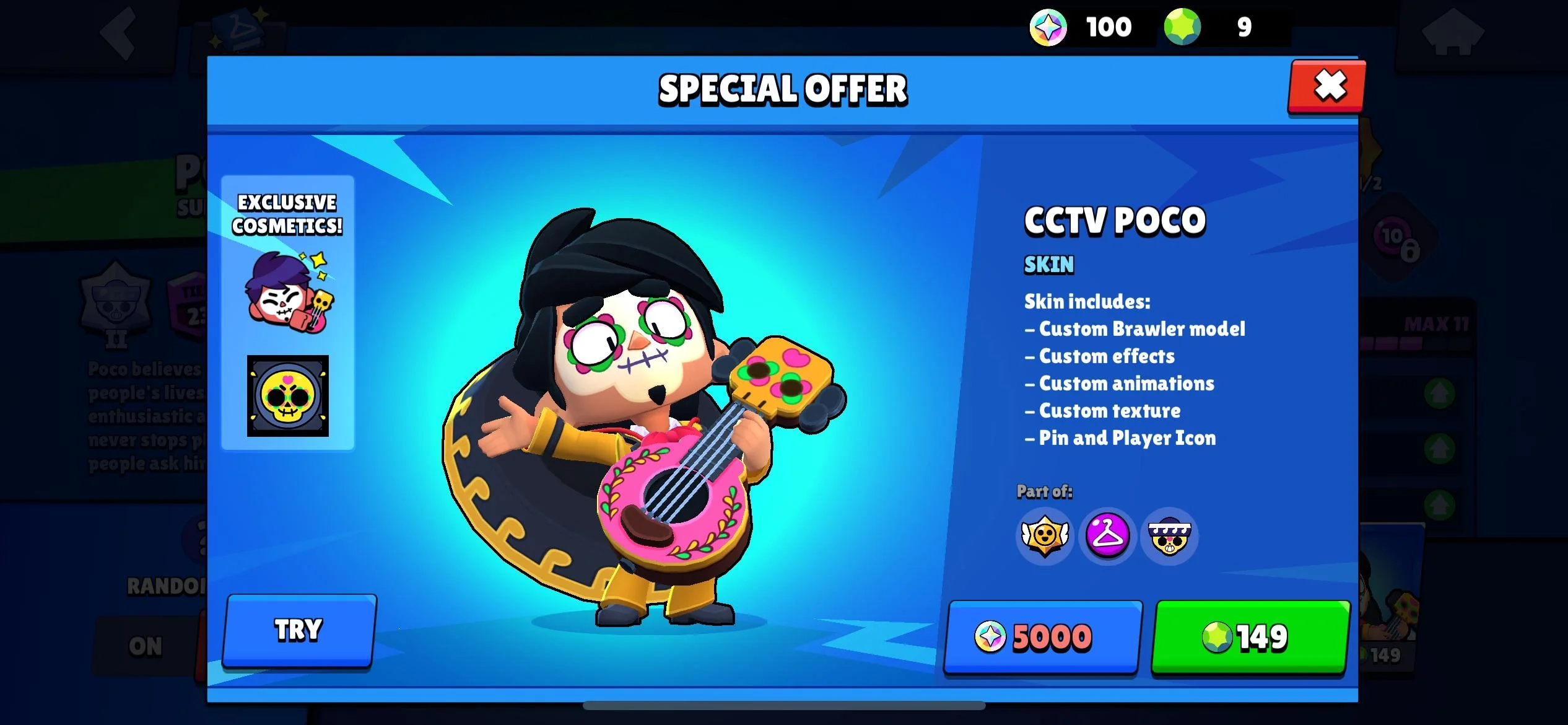Tap the SPECIAL OFFER title banner

pos(783,89)
